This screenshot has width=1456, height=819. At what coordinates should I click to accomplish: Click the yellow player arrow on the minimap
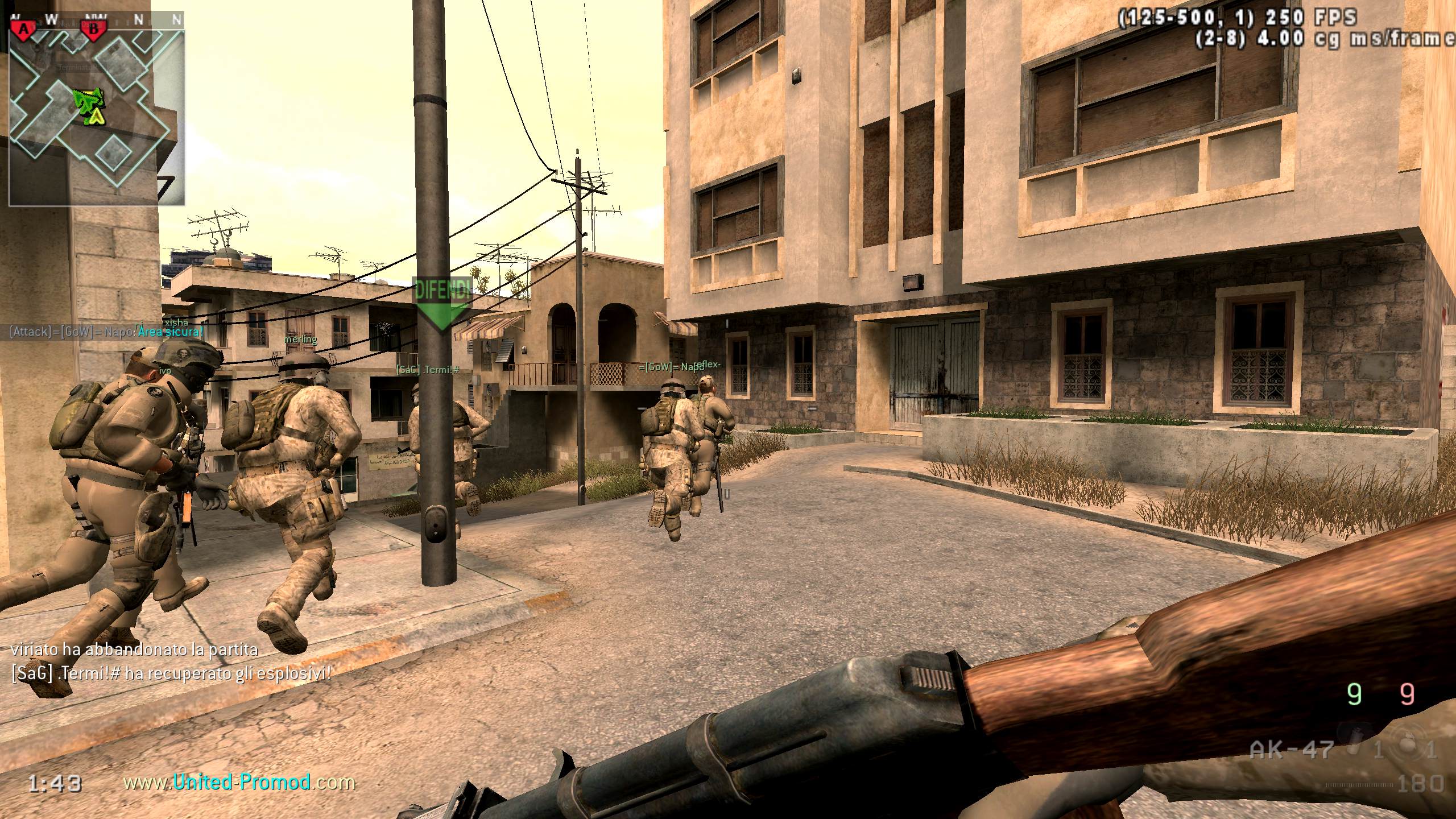point(98,117)
